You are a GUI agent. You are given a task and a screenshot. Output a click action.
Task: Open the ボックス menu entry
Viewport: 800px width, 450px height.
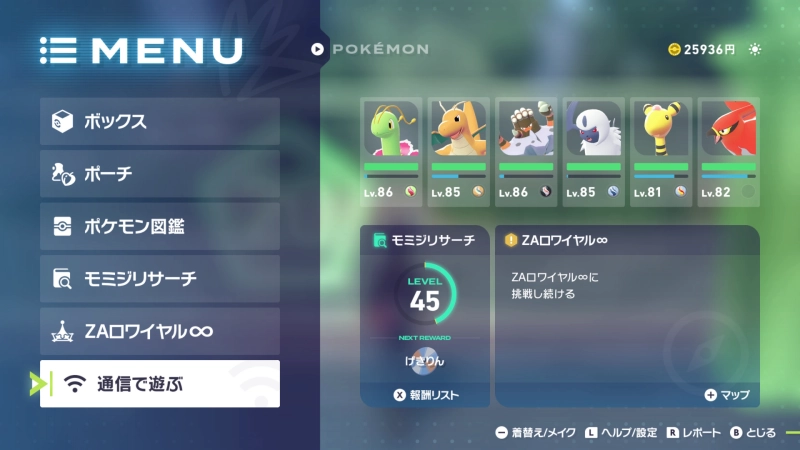click(160, 122)
